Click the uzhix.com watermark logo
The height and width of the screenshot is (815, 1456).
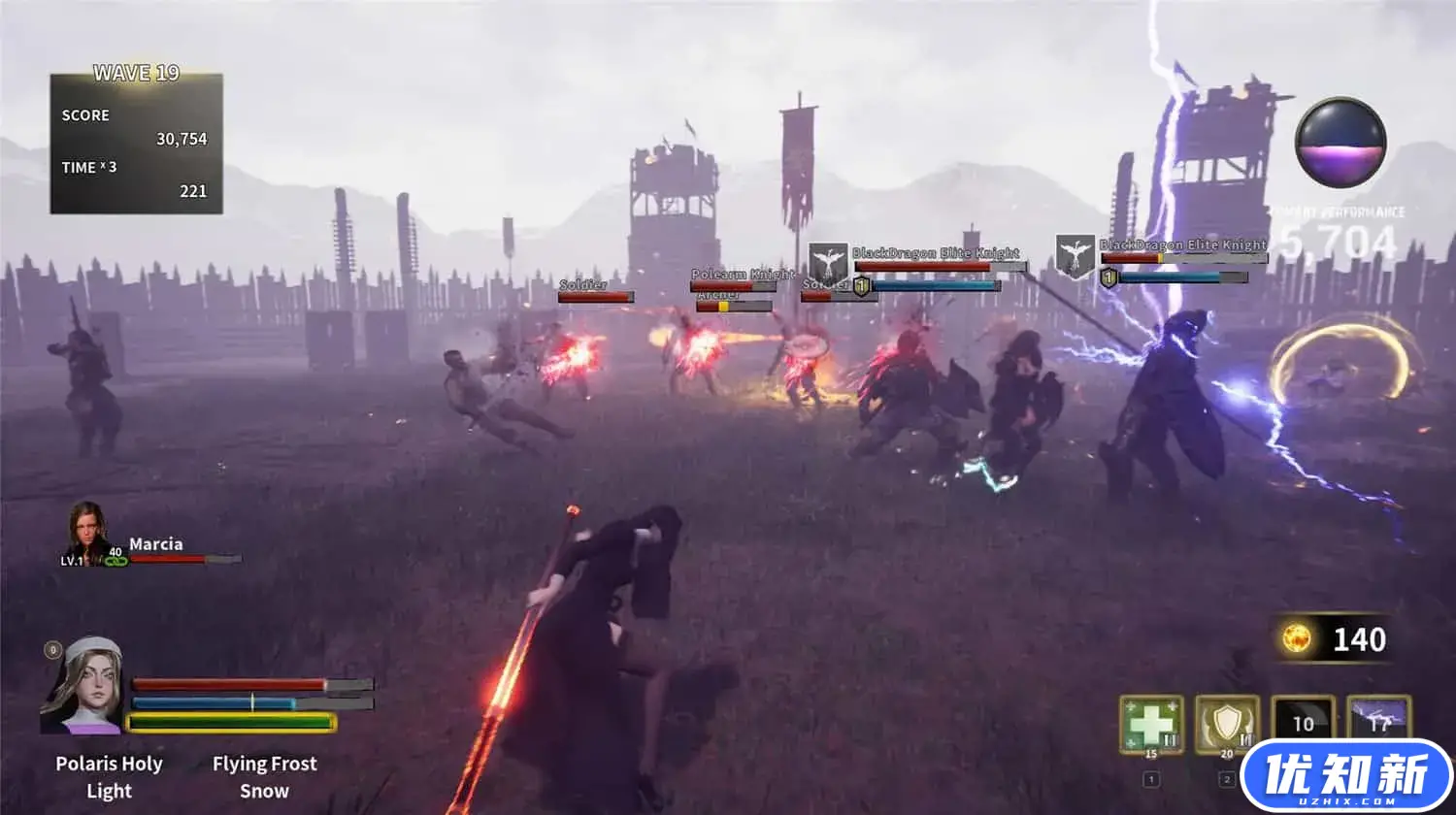1345,778
